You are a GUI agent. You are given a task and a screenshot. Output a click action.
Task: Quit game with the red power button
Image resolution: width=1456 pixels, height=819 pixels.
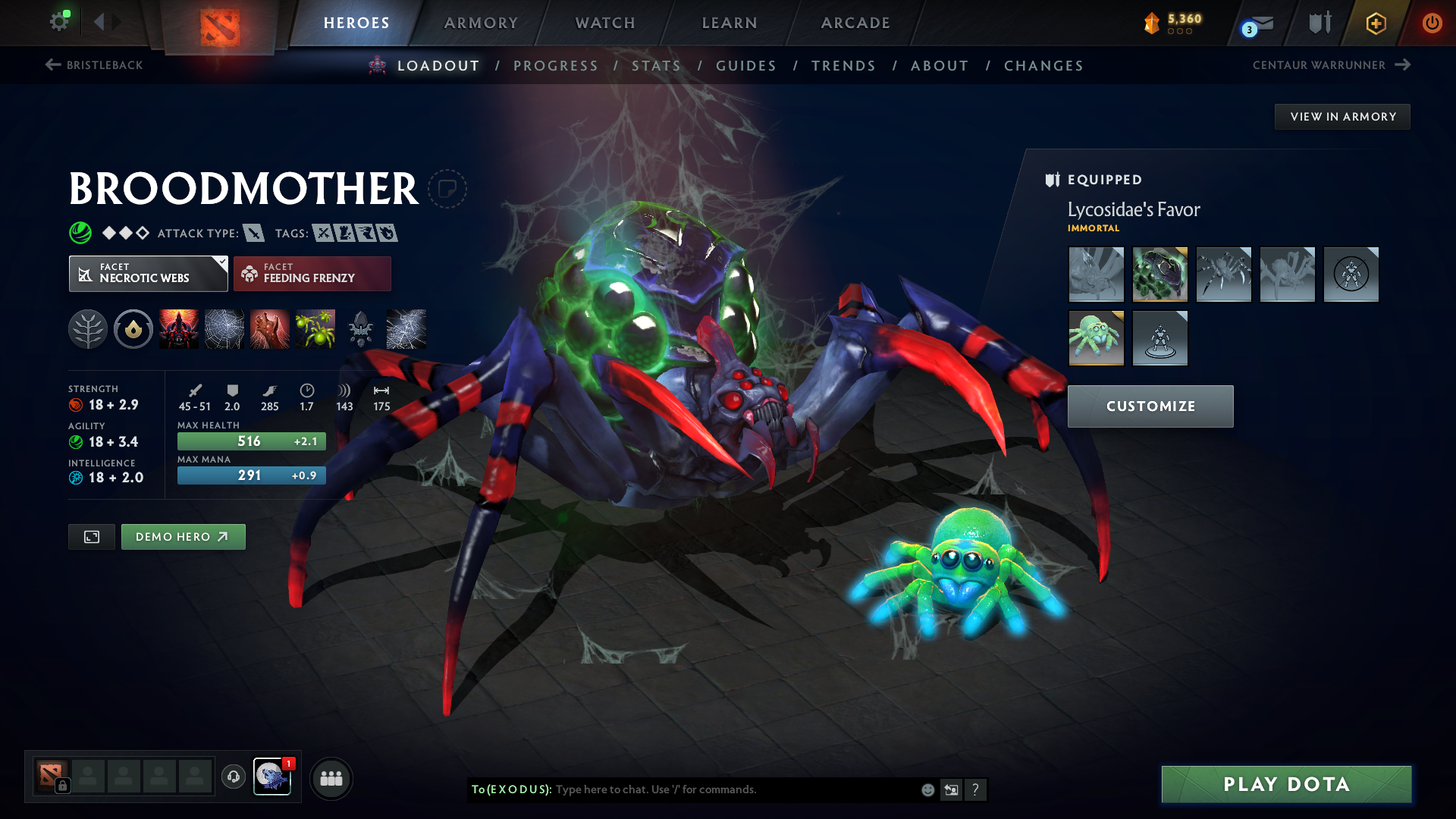point(1432,23)
